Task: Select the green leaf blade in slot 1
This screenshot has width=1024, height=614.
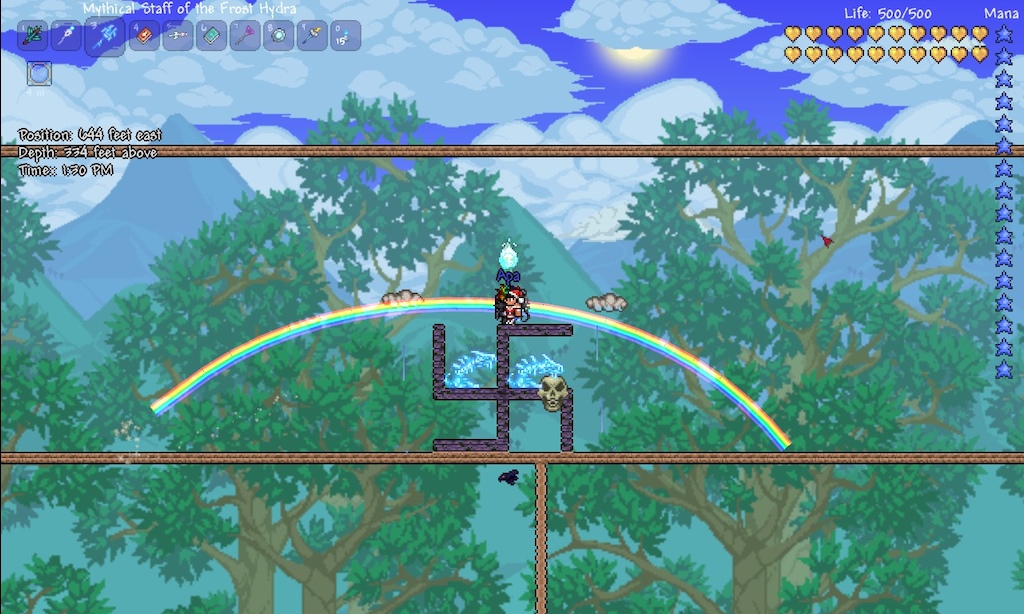Action: click(x=34, y=36)
